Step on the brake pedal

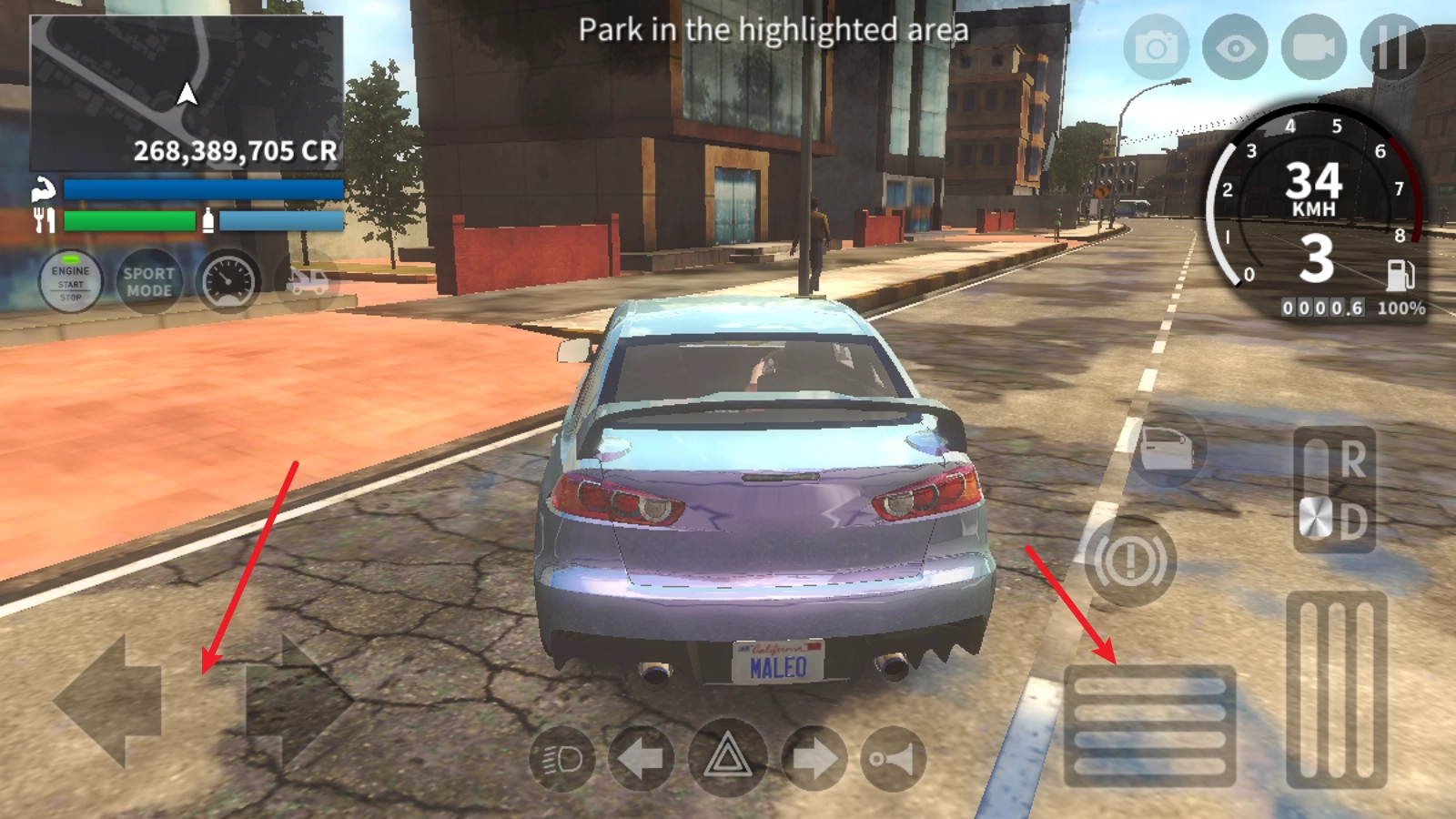[1149, 726]
